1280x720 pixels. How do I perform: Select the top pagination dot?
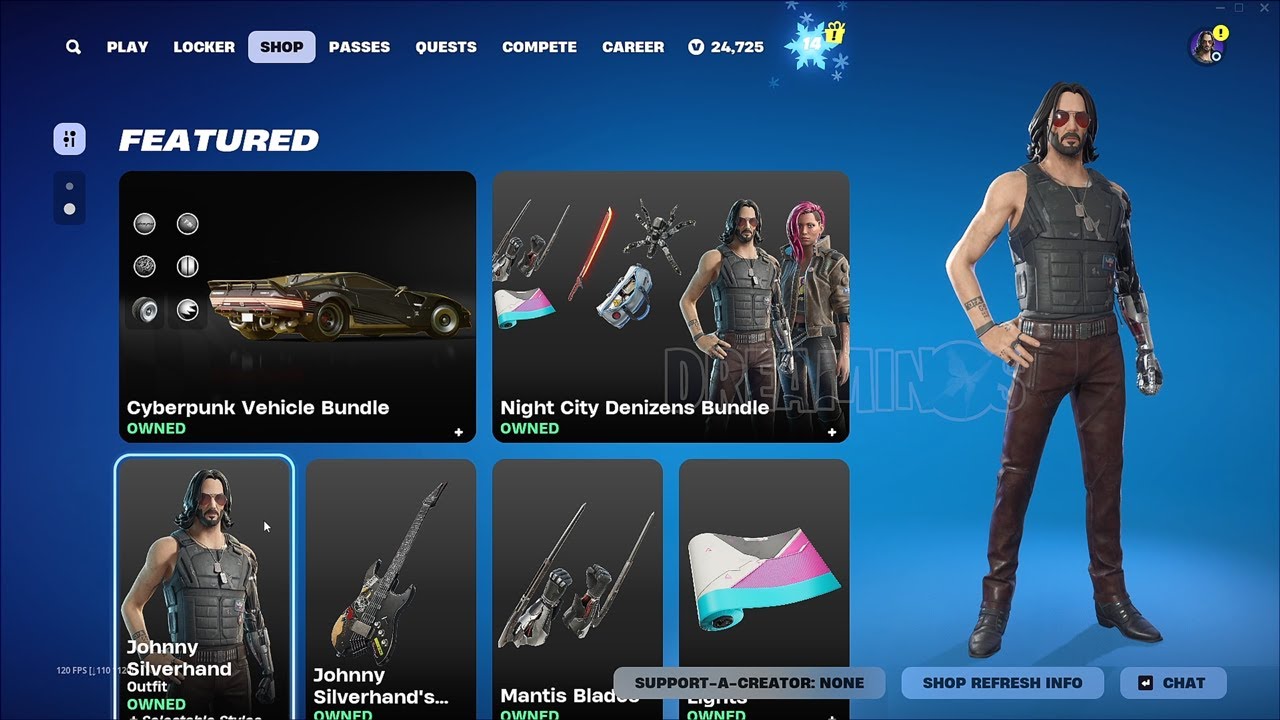(x=69, y=184)
